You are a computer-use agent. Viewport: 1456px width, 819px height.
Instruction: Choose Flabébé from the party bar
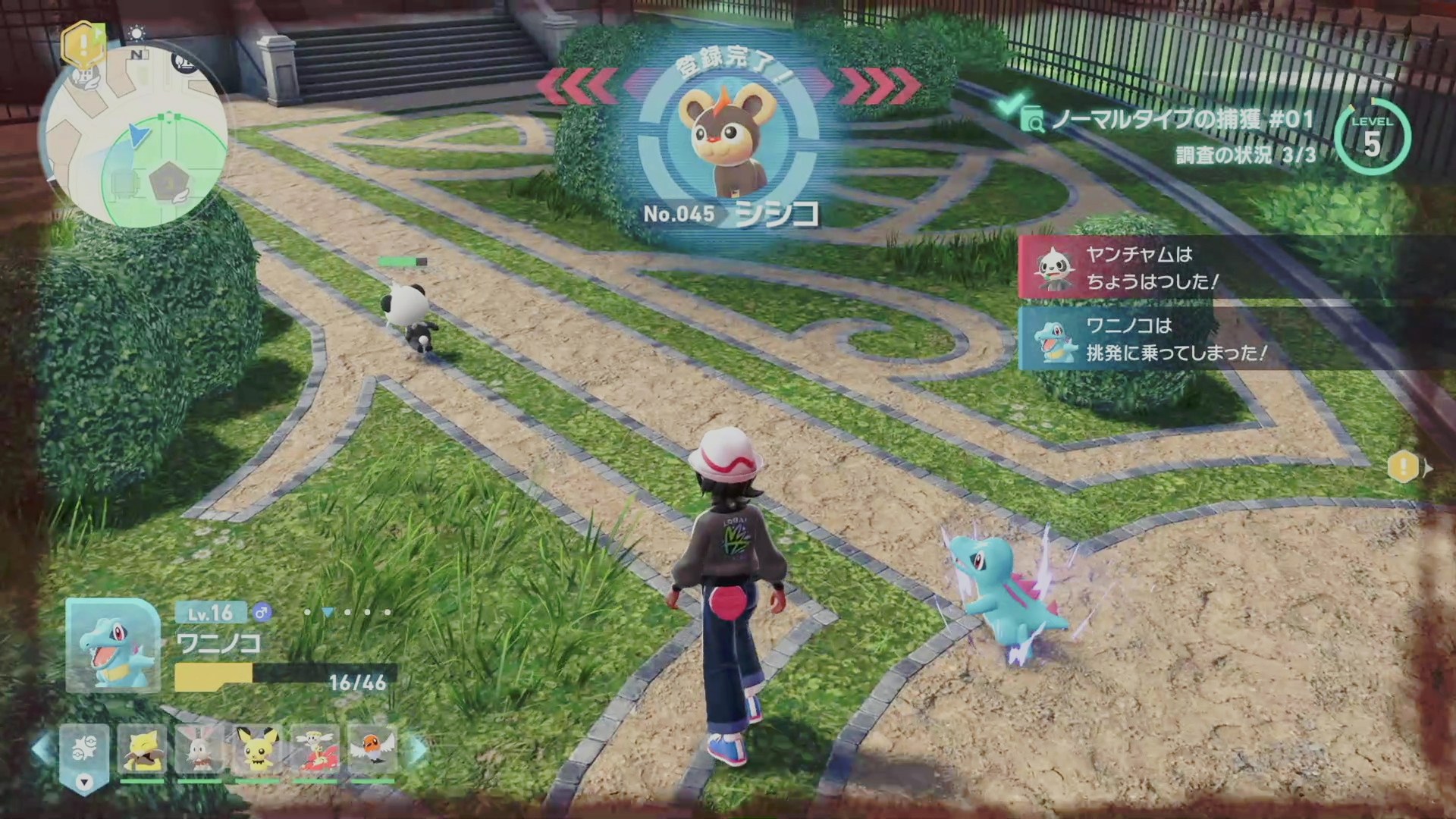(315, 750)
